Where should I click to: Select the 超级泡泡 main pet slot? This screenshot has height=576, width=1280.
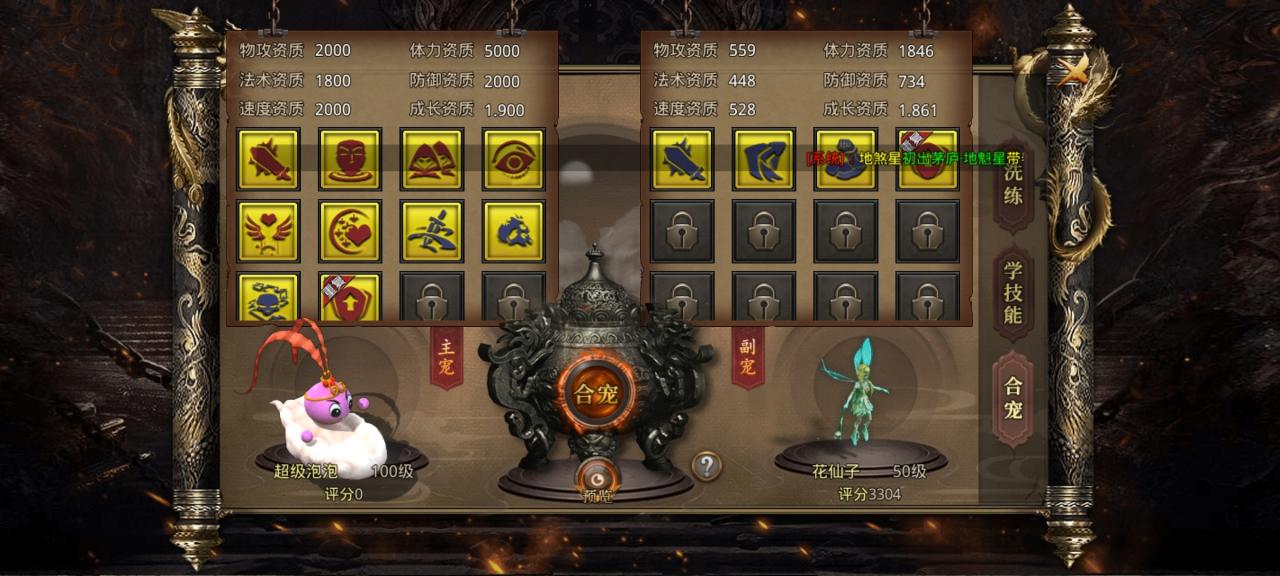330,410
